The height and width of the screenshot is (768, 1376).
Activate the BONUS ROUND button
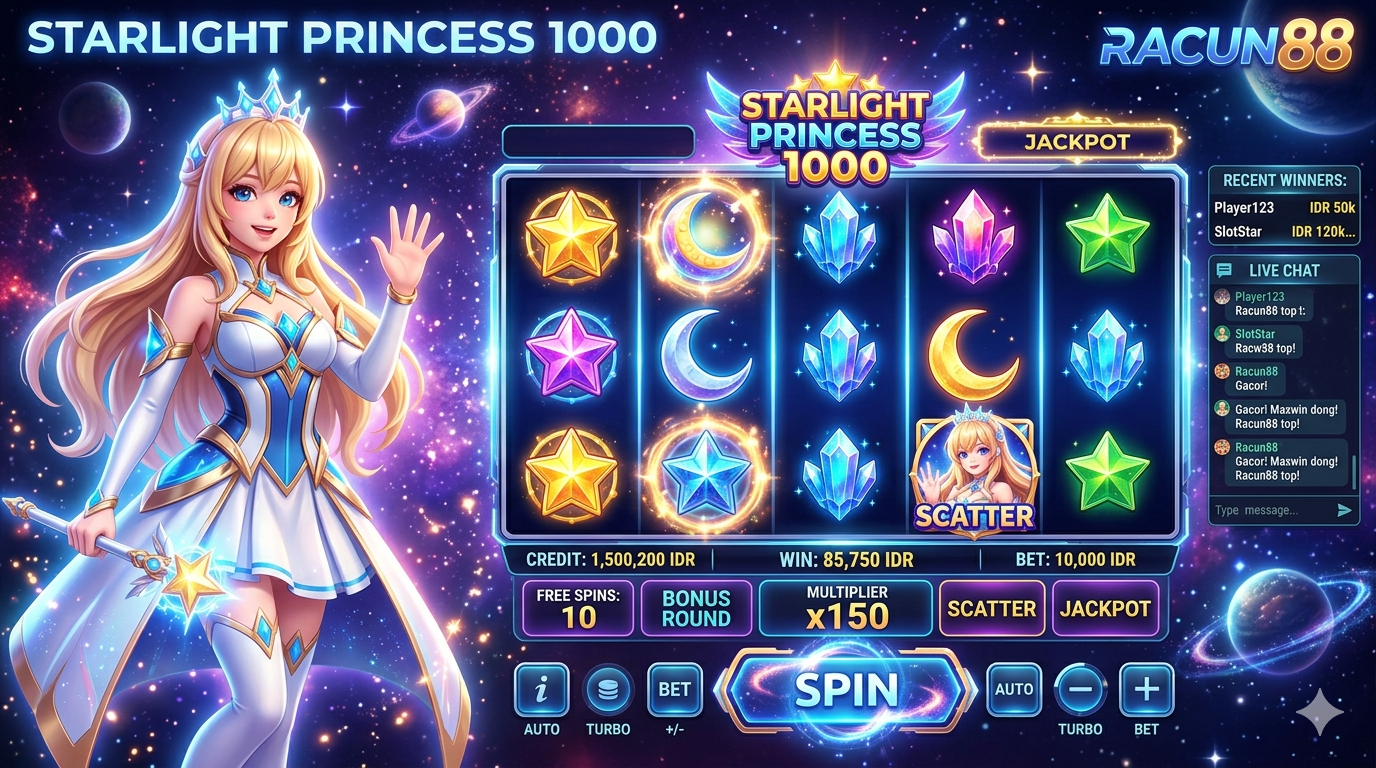pos(696,608)
